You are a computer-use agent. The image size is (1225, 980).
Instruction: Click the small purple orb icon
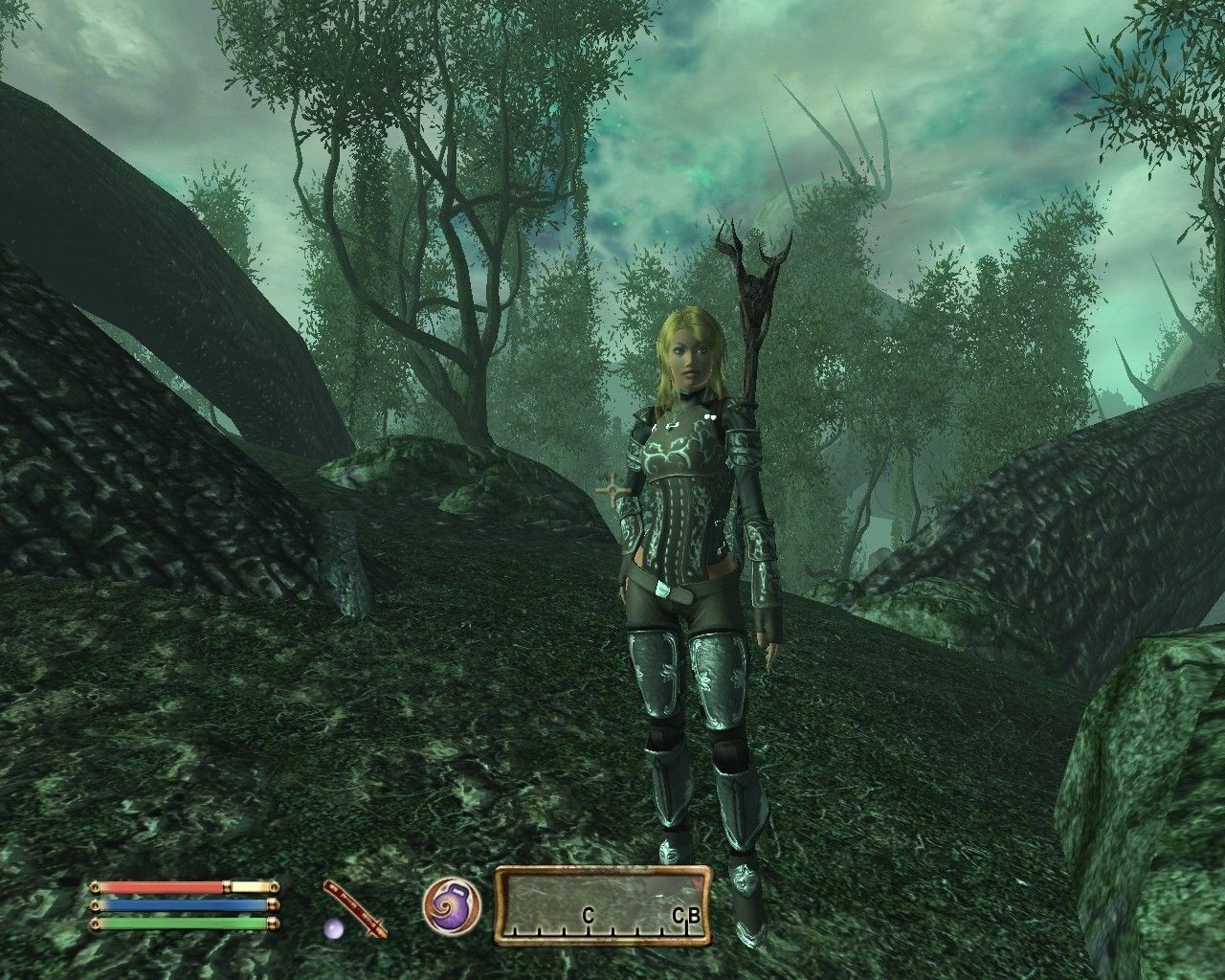pyautogui.click(x=334, y=927)
